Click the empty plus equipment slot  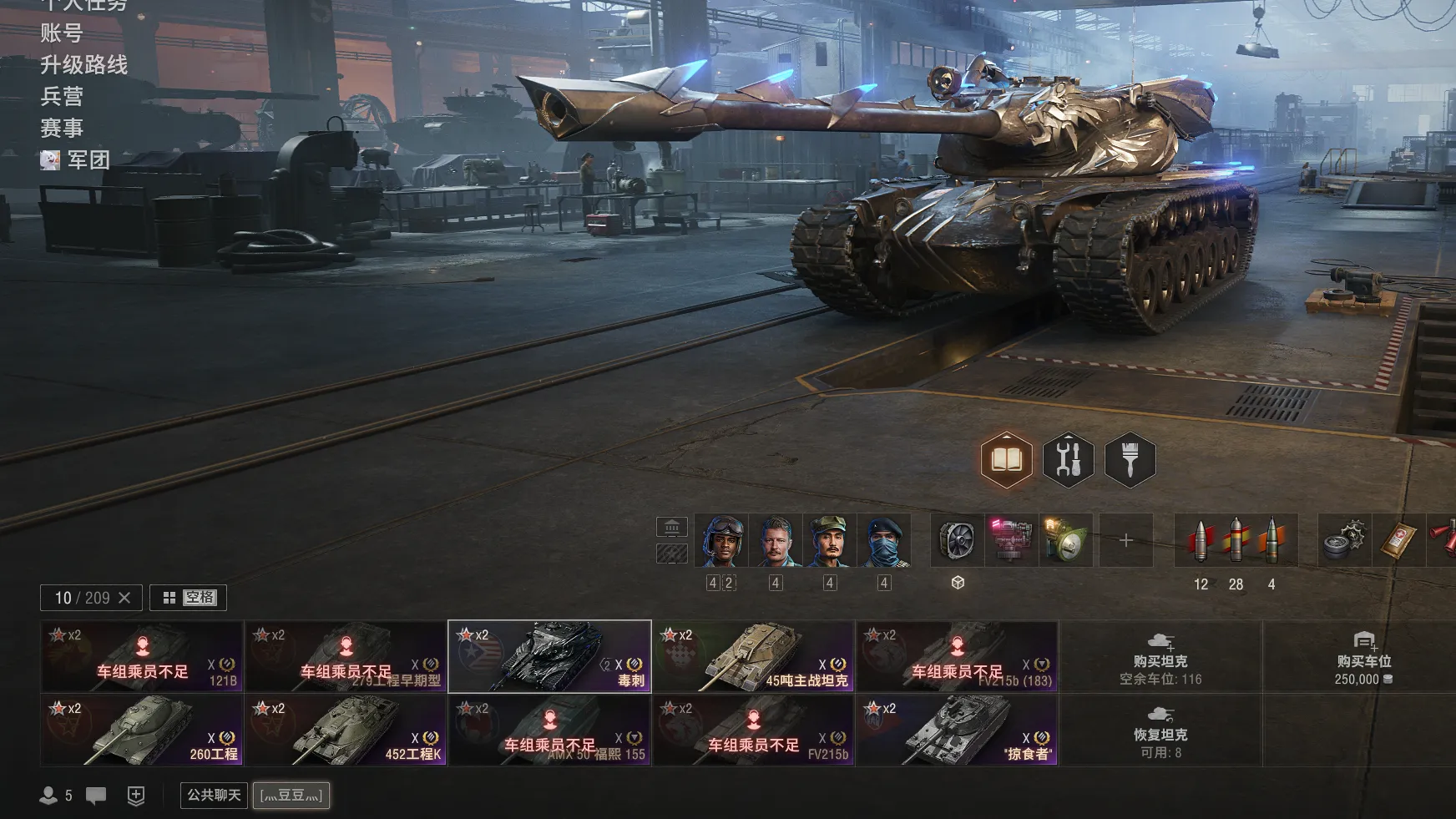click(1125, 541)
